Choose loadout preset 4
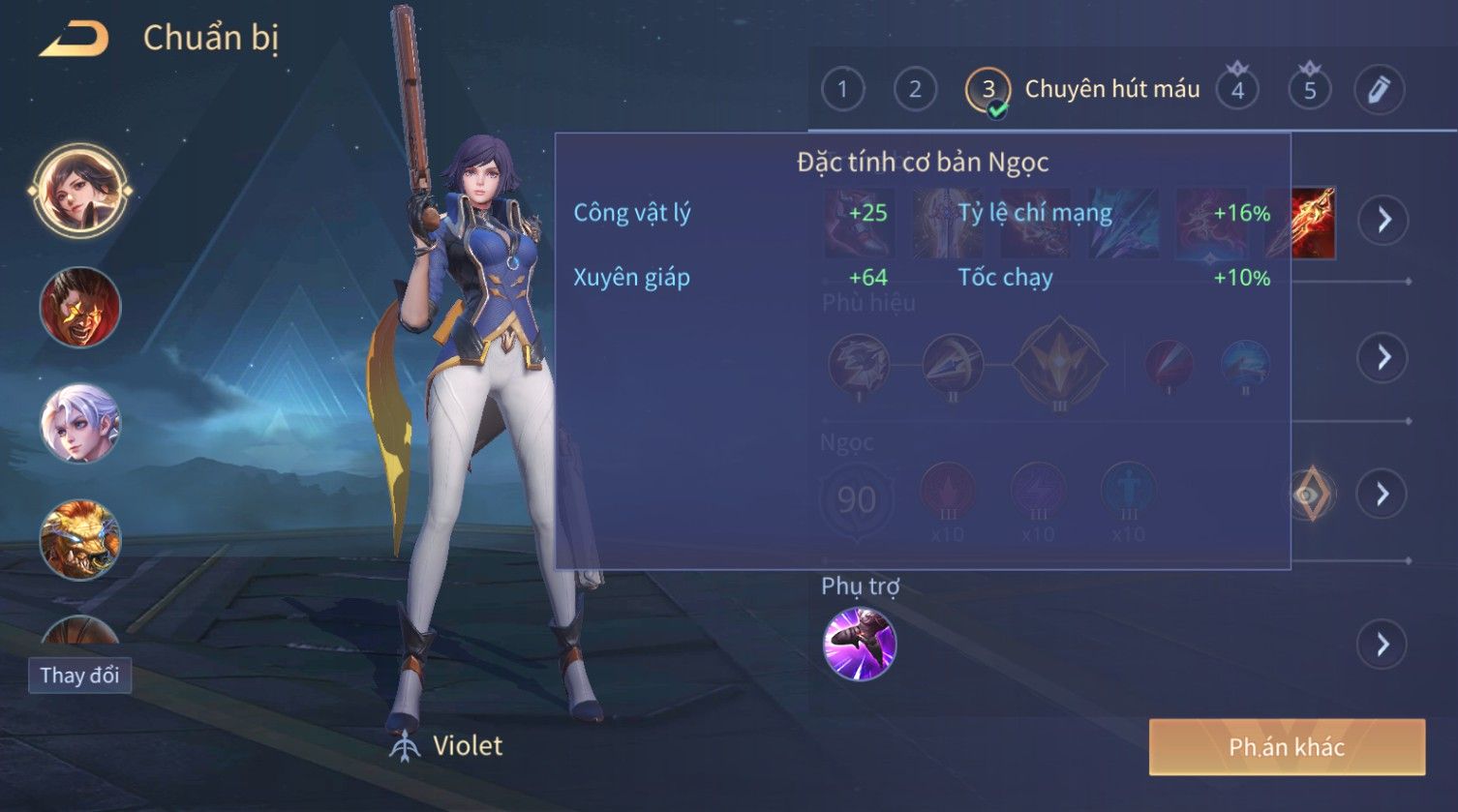Viewport: 1458px width, 812px height. coord(1237,90)
